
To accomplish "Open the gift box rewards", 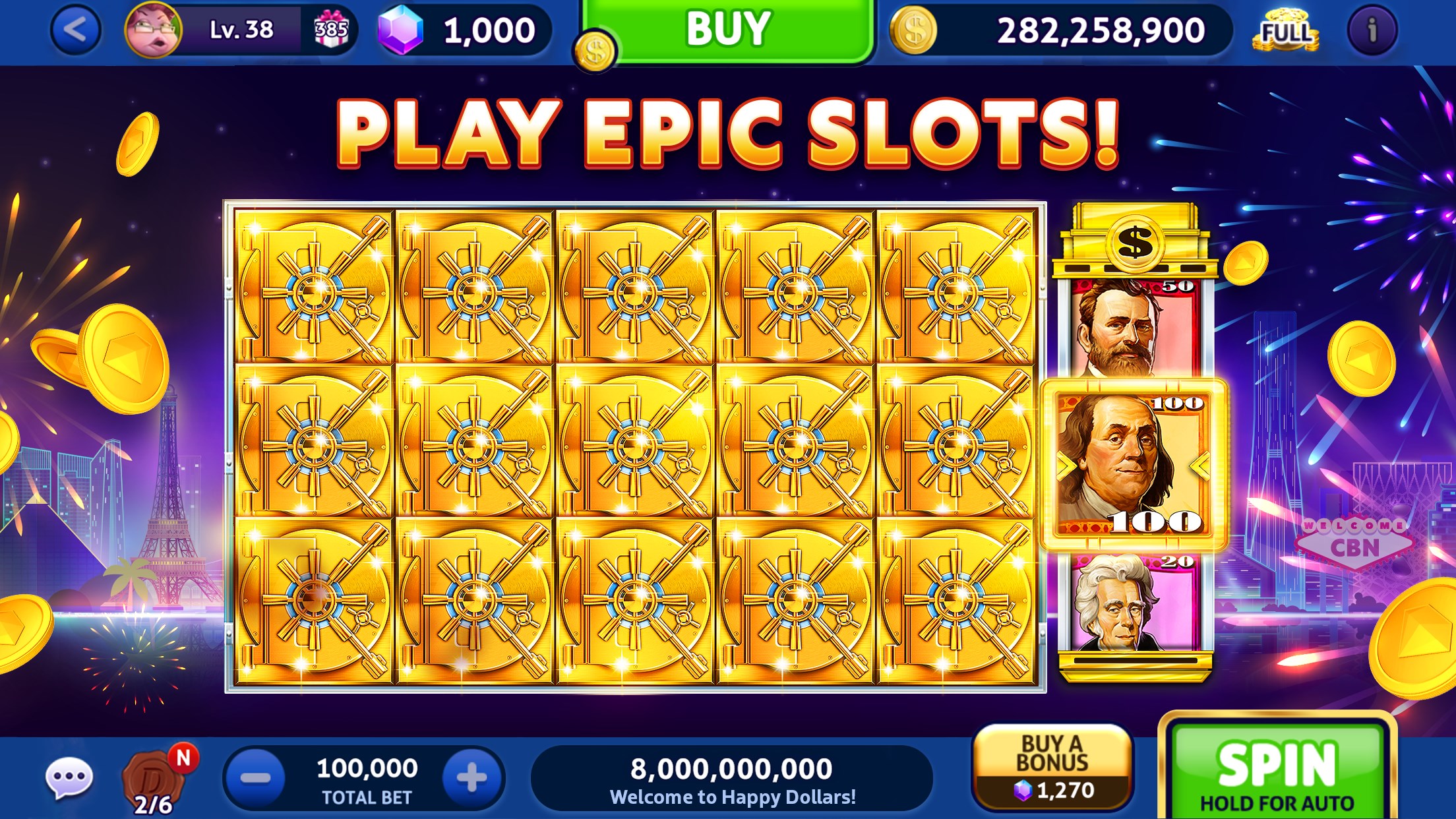I will coord(335,30).
